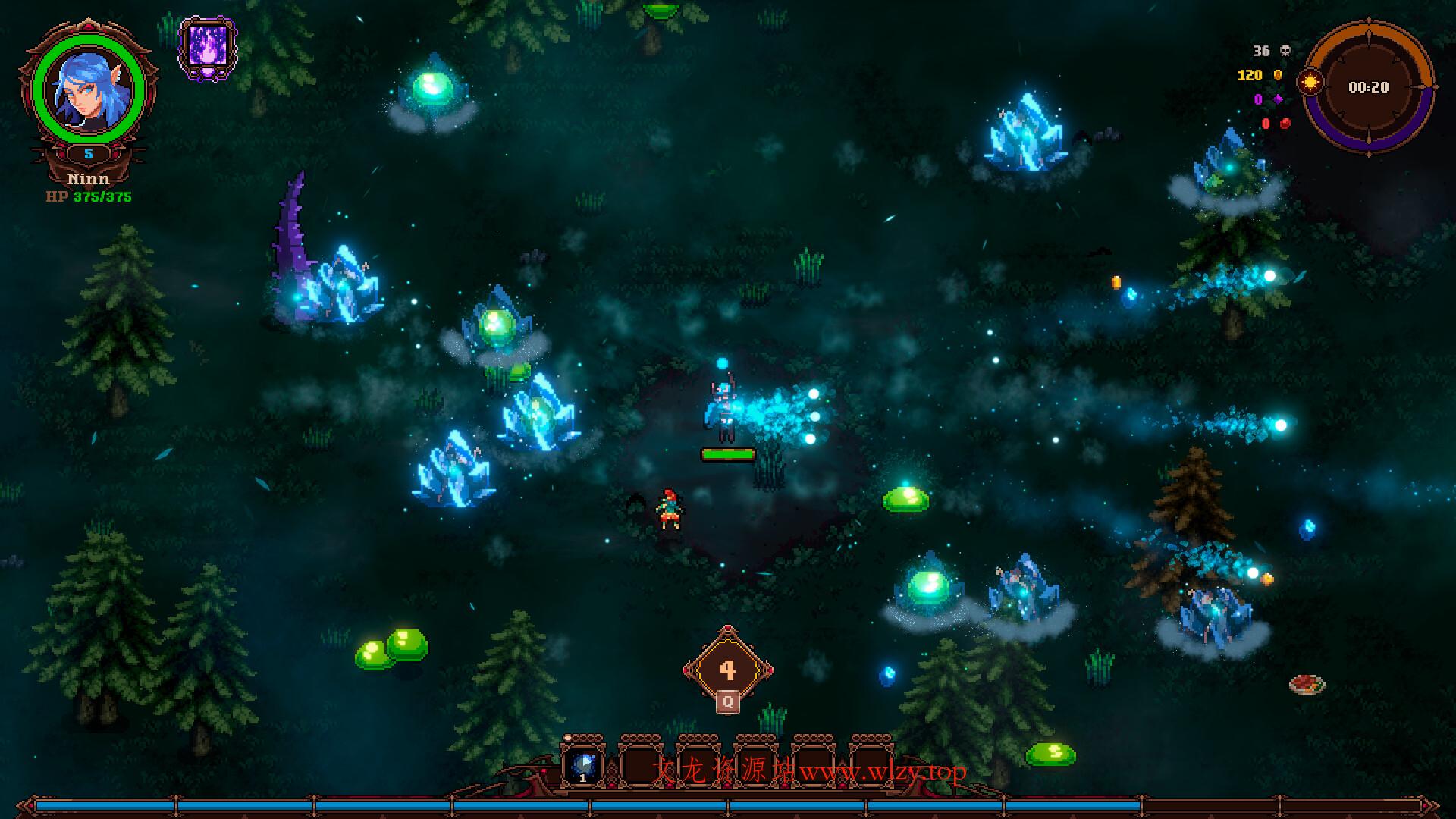Select the purple flame buff icon
The width and height of the screenshot is (1456, 819).
point(207,49)
